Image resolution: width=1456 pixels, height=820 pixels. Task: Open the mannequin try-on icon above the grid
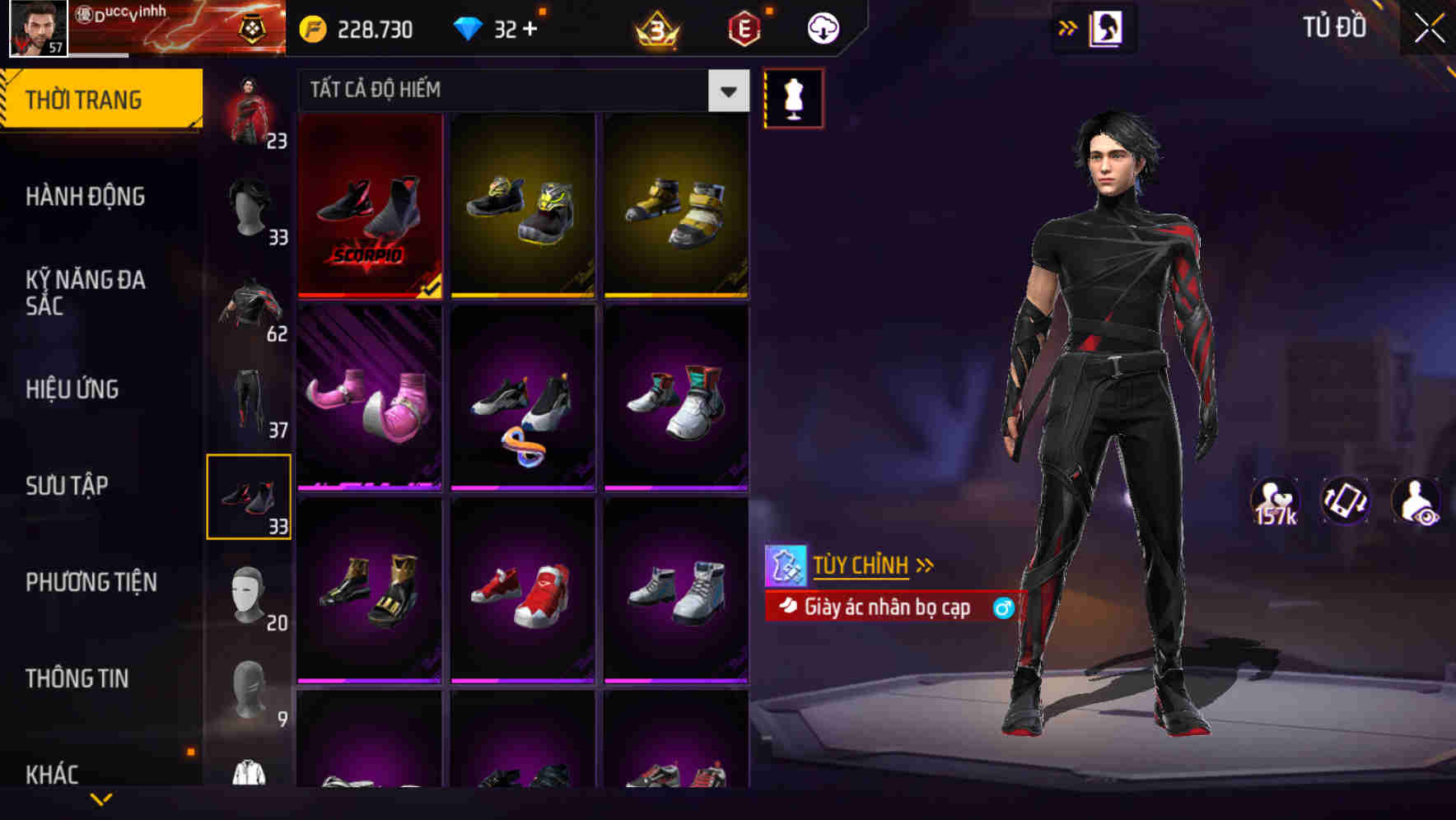point(793,98)
